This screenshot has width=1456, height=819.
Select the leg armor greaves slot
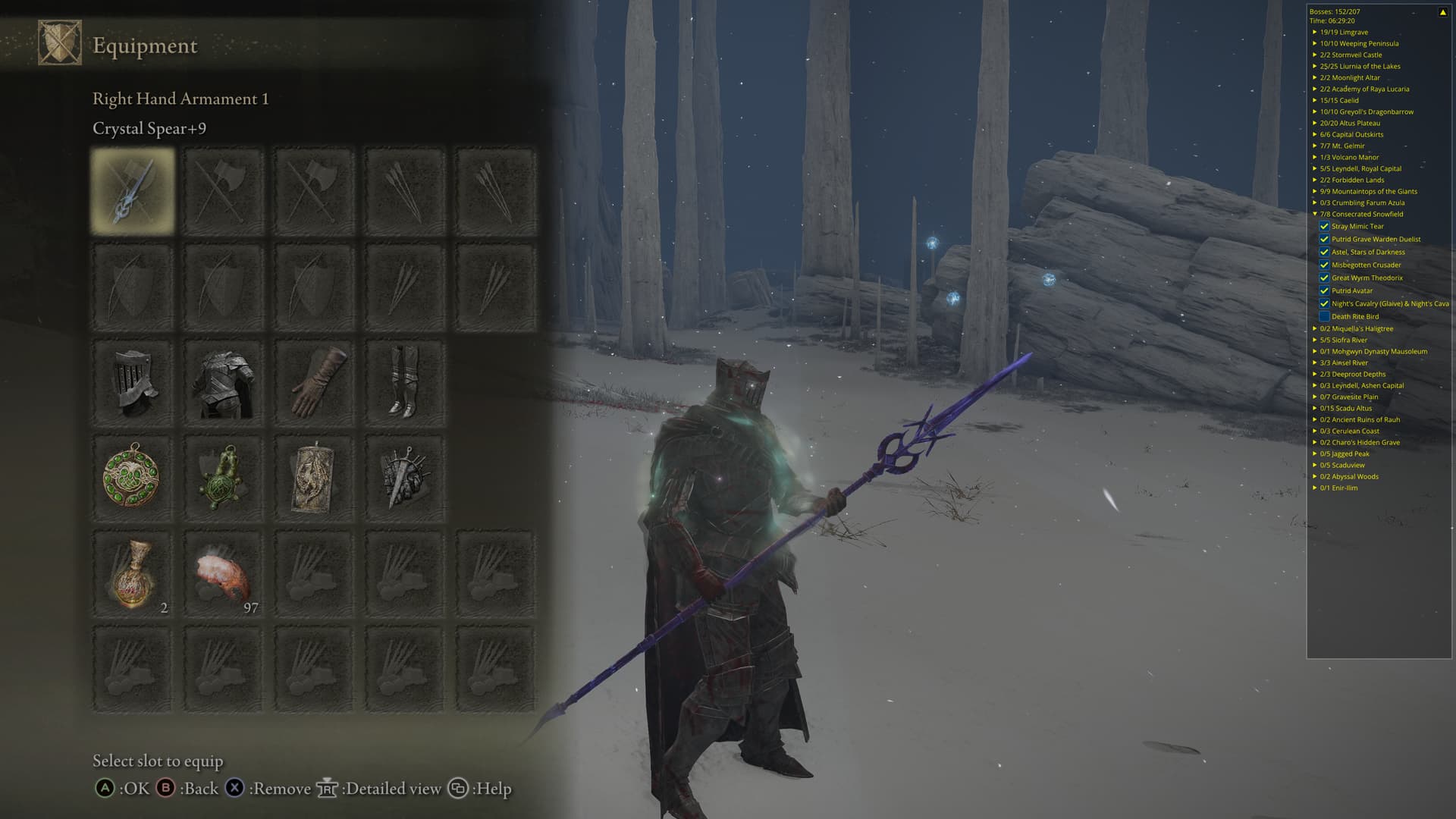coord(404,381)
